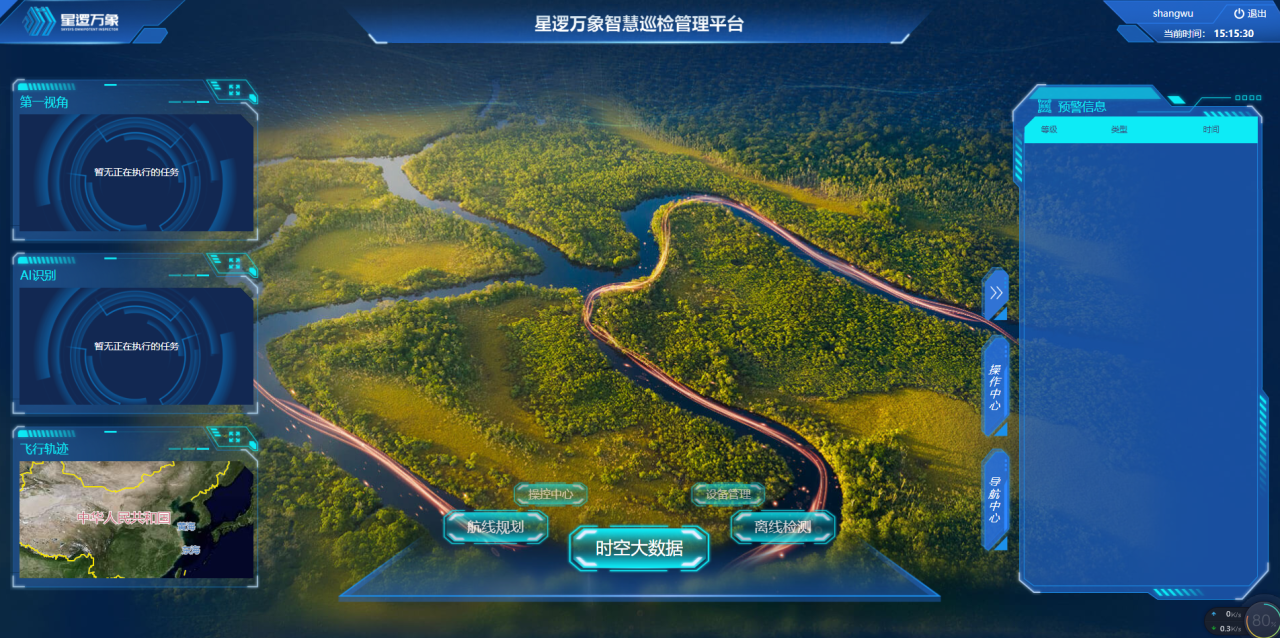Select the 类型 column header
This screenshot has height=638, width=1280.
point(1119,130)
